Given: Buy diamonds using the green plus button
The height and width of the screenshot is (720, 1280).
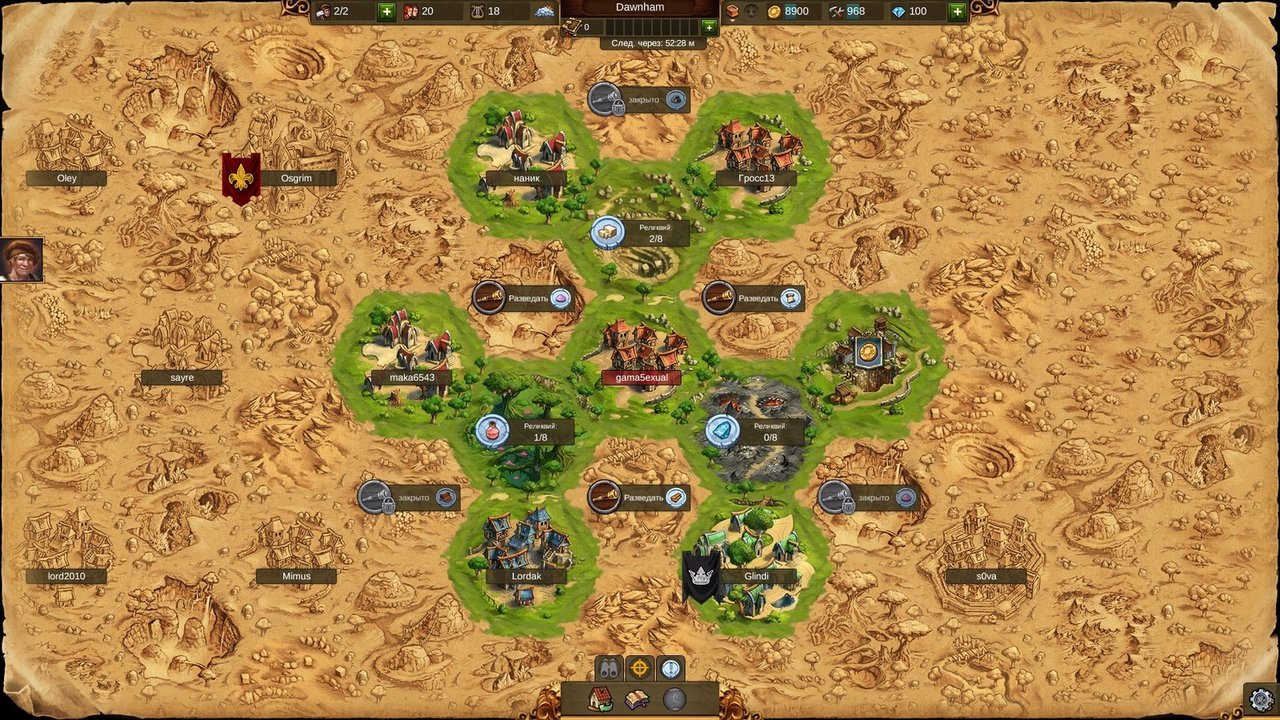Looking at the screenshot, I should [x=957, y=12].
